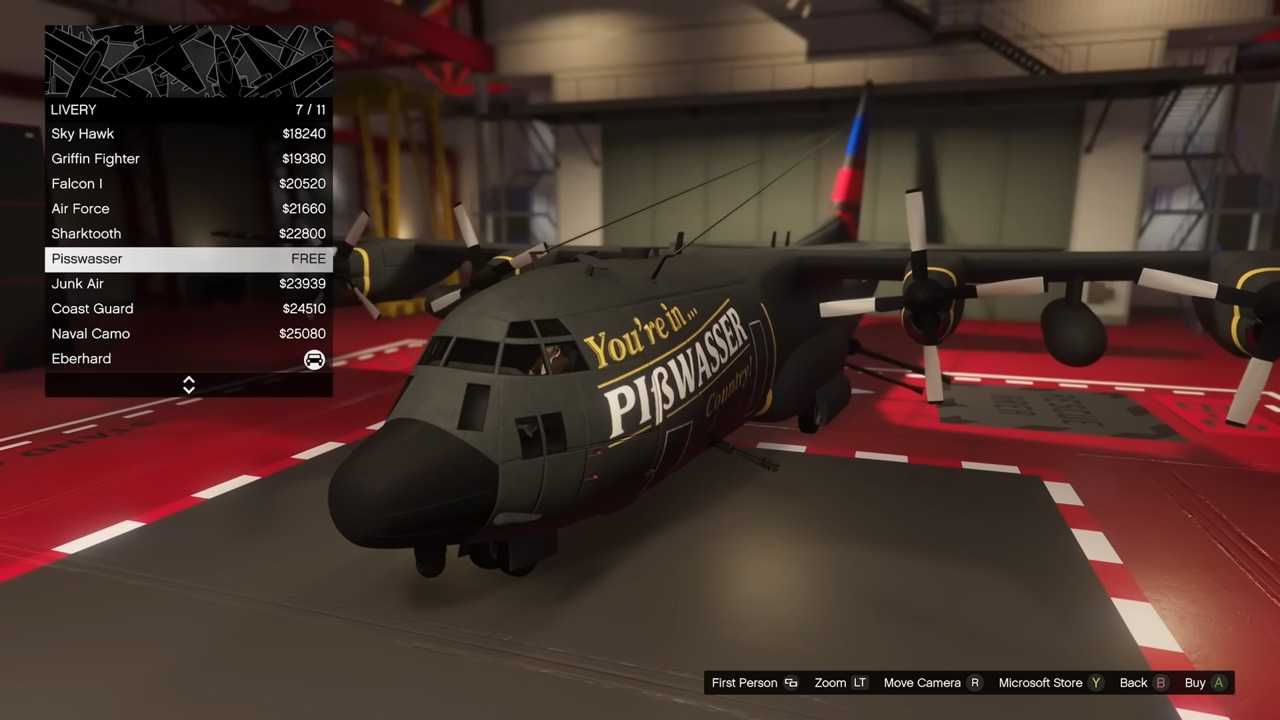Choose the owned Eberhard livery
The width and height of the screenshot is (1280, 720).
[188, 359]
